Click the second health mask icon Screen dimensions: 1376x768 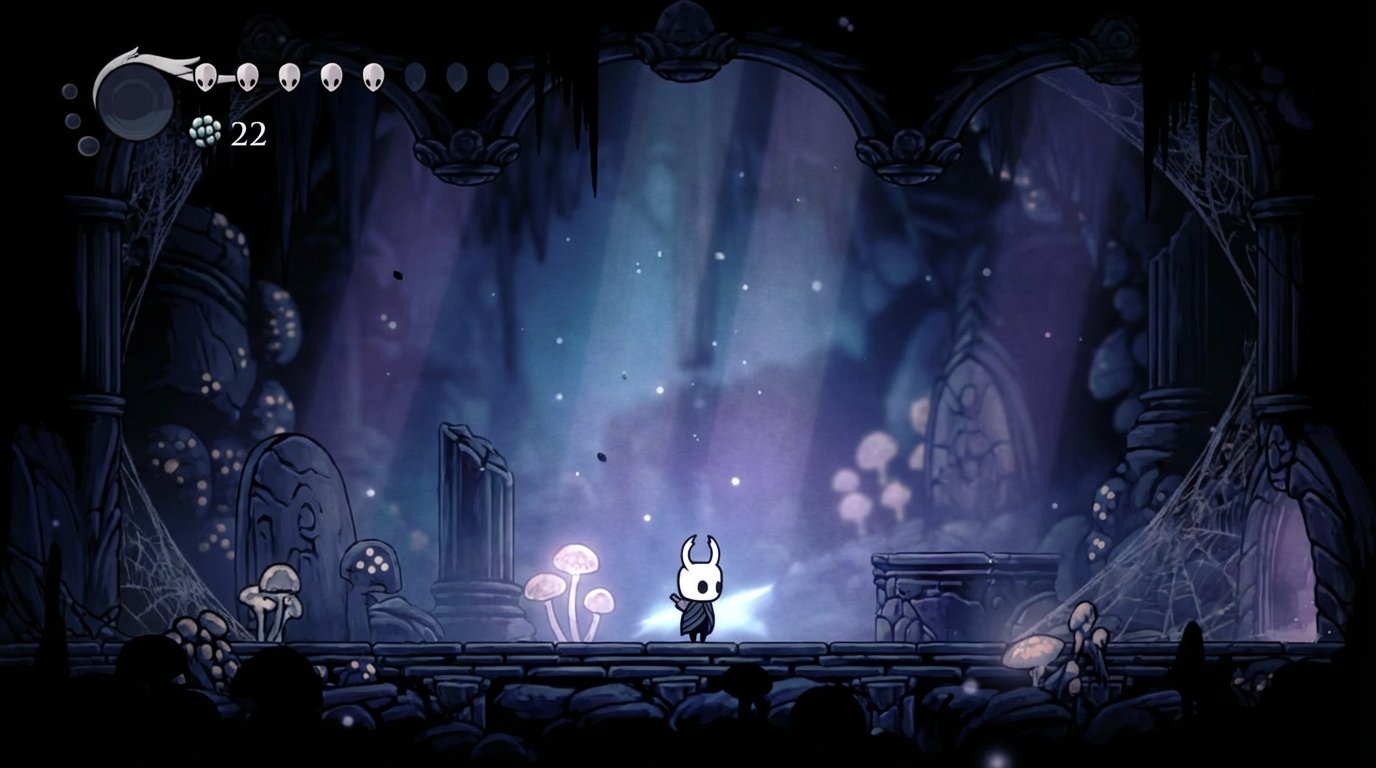246,76
